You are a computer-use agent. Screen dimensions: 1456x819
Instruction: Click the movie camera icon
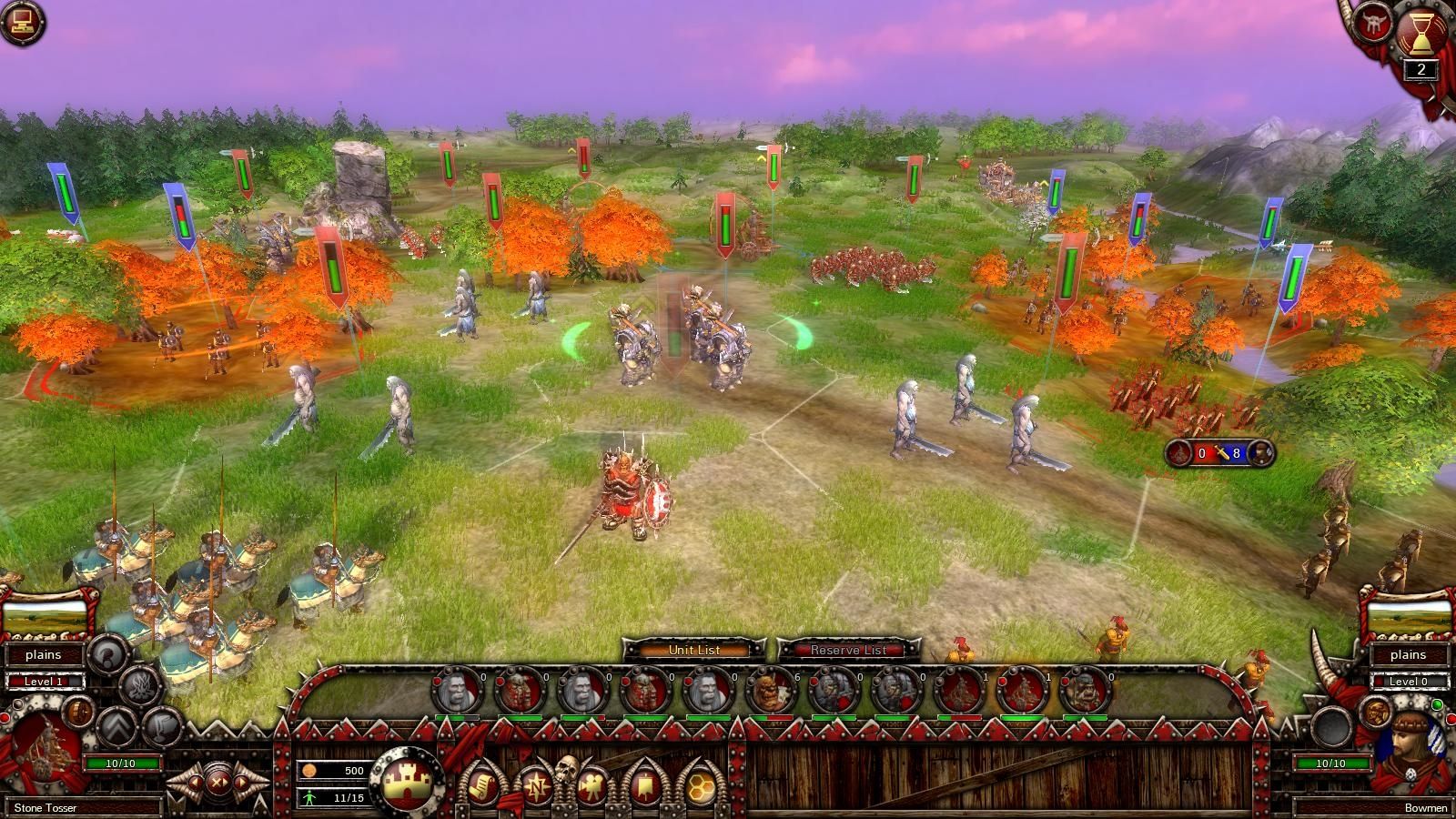pos(592,786)
